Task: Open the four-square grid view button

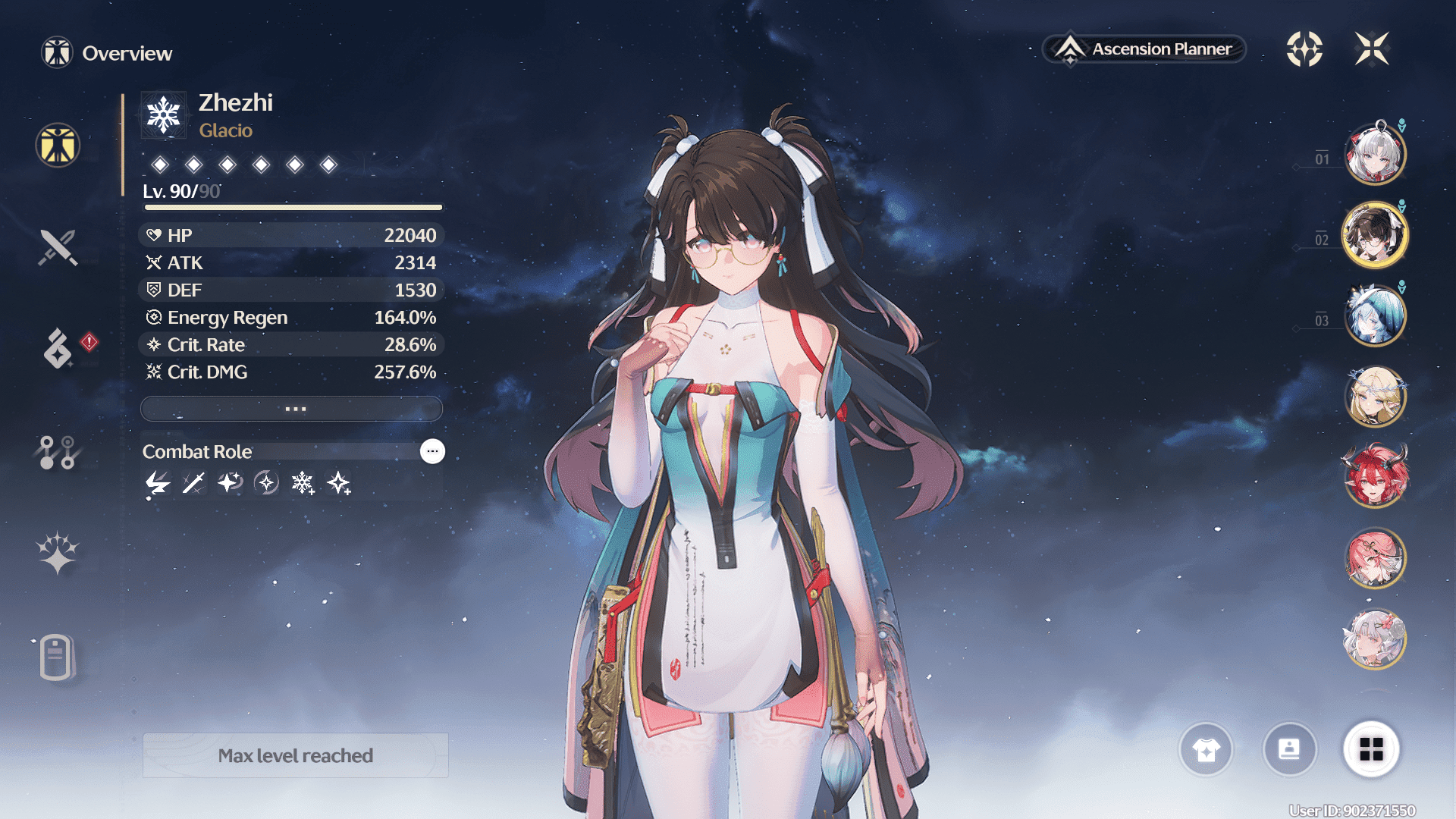Action: 1371,750
